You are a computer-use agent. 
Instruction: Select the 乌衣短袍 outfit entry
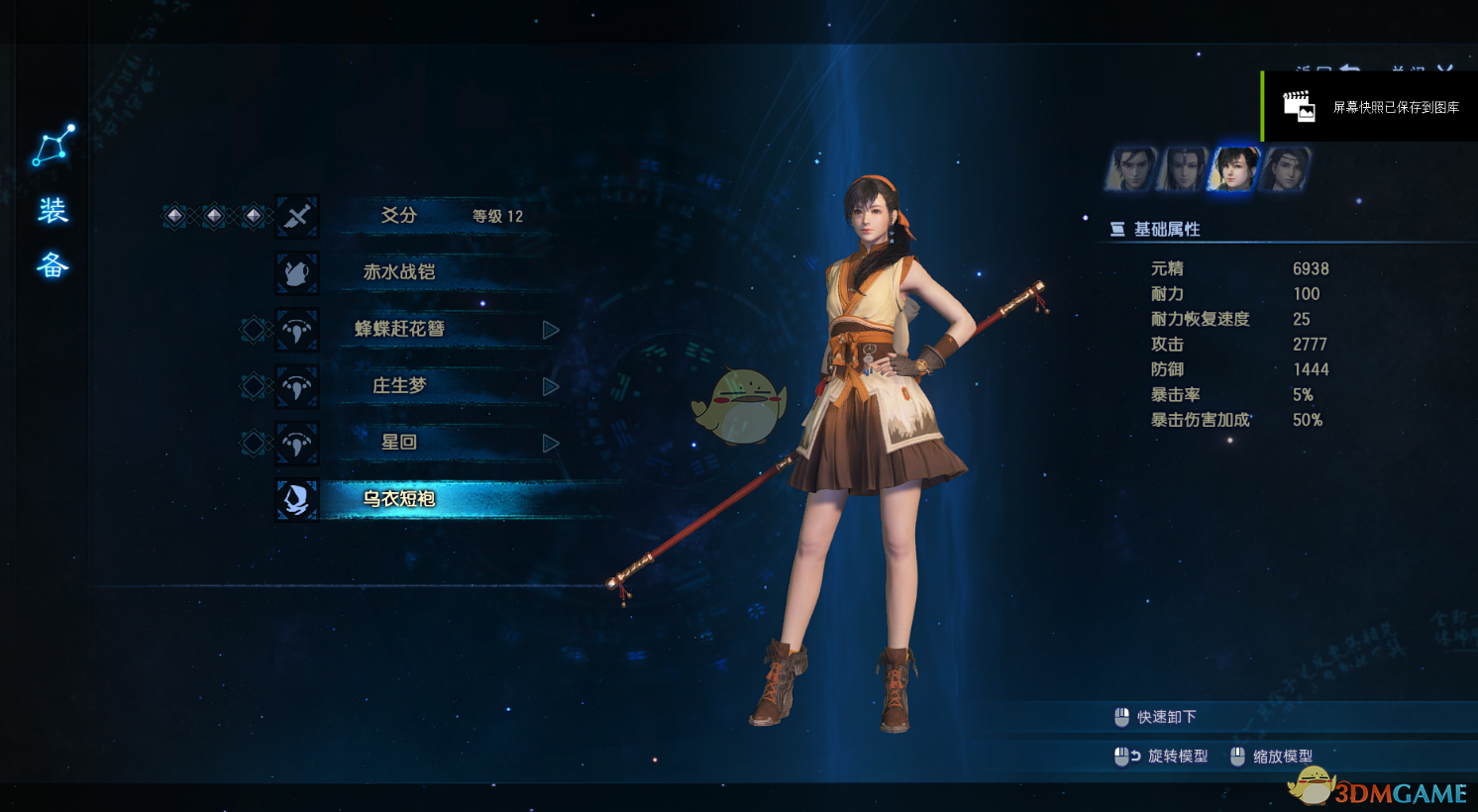coord(399,499)
